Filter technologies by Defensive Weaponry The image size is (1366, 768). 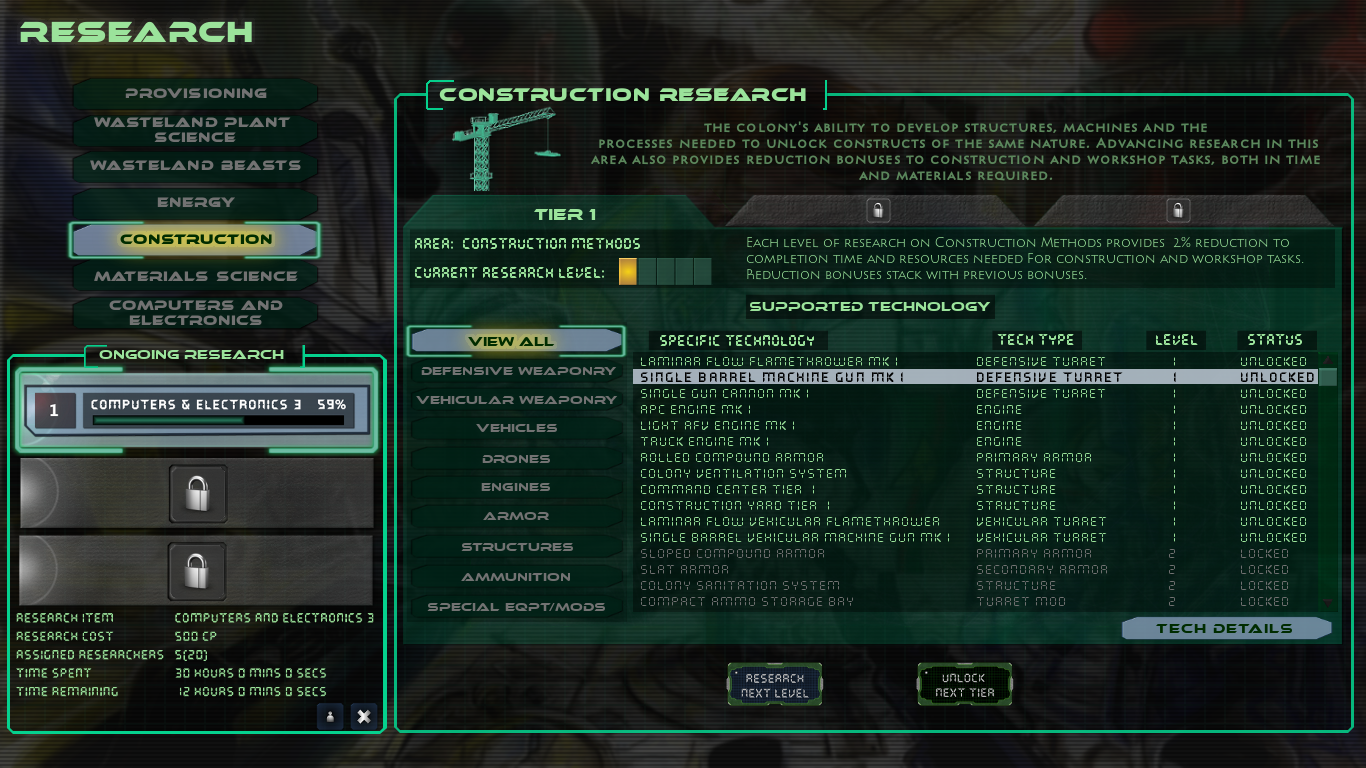516,370
